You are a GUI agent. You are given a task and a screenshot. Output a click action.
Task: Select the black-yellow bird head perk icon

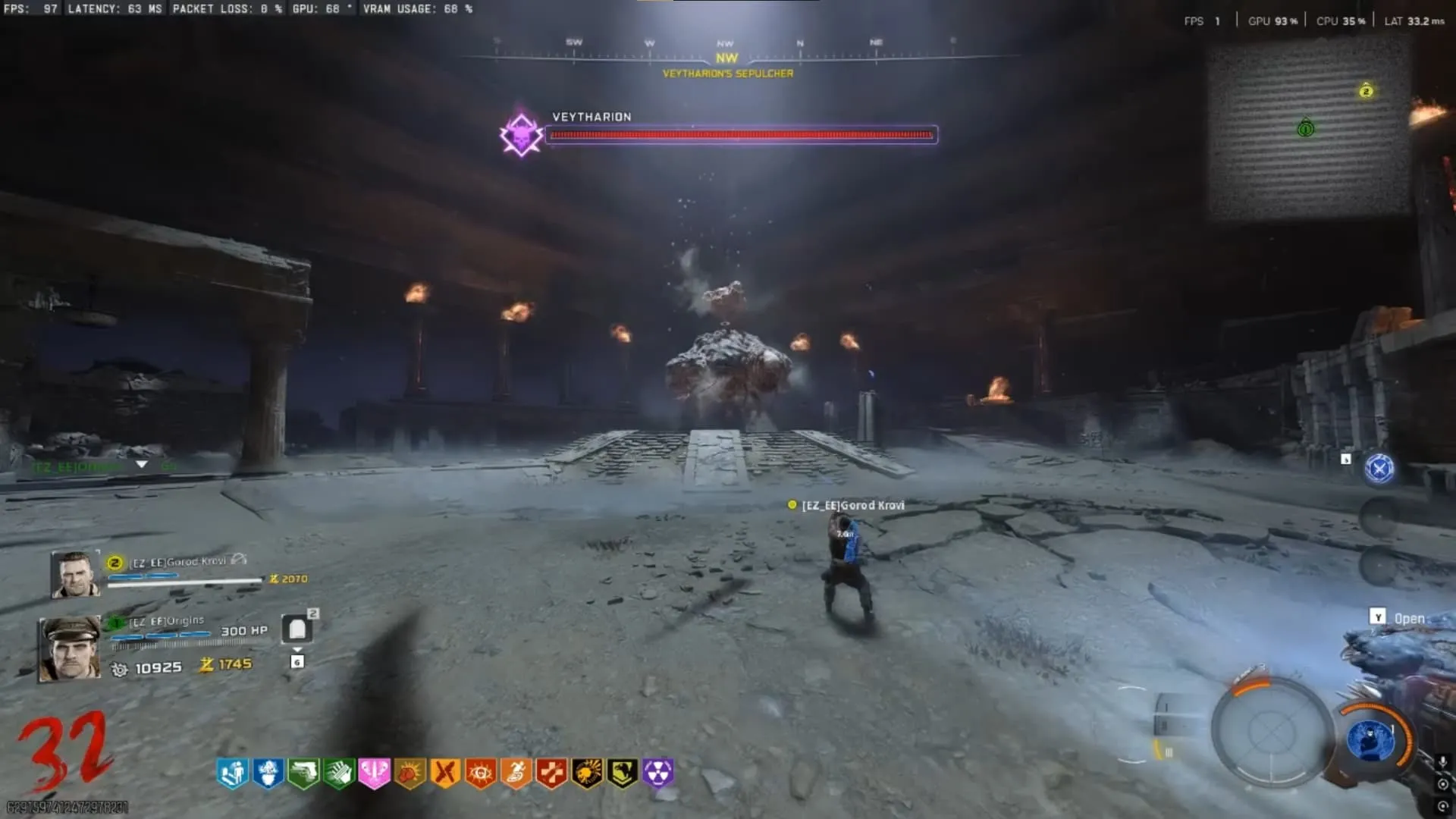623,773
